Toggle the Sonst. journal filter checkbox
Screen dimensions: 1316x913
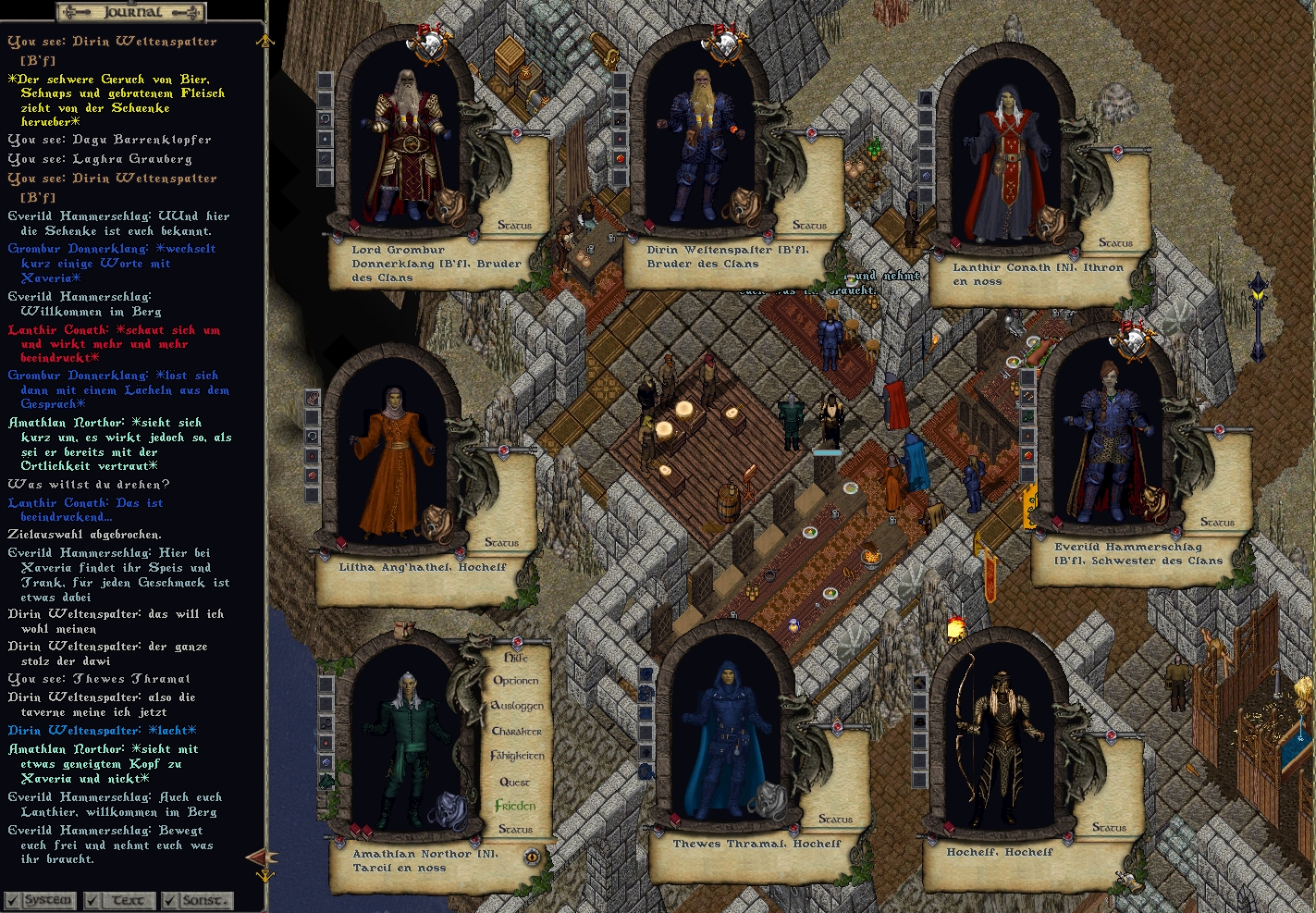click(x=170, y=900)
